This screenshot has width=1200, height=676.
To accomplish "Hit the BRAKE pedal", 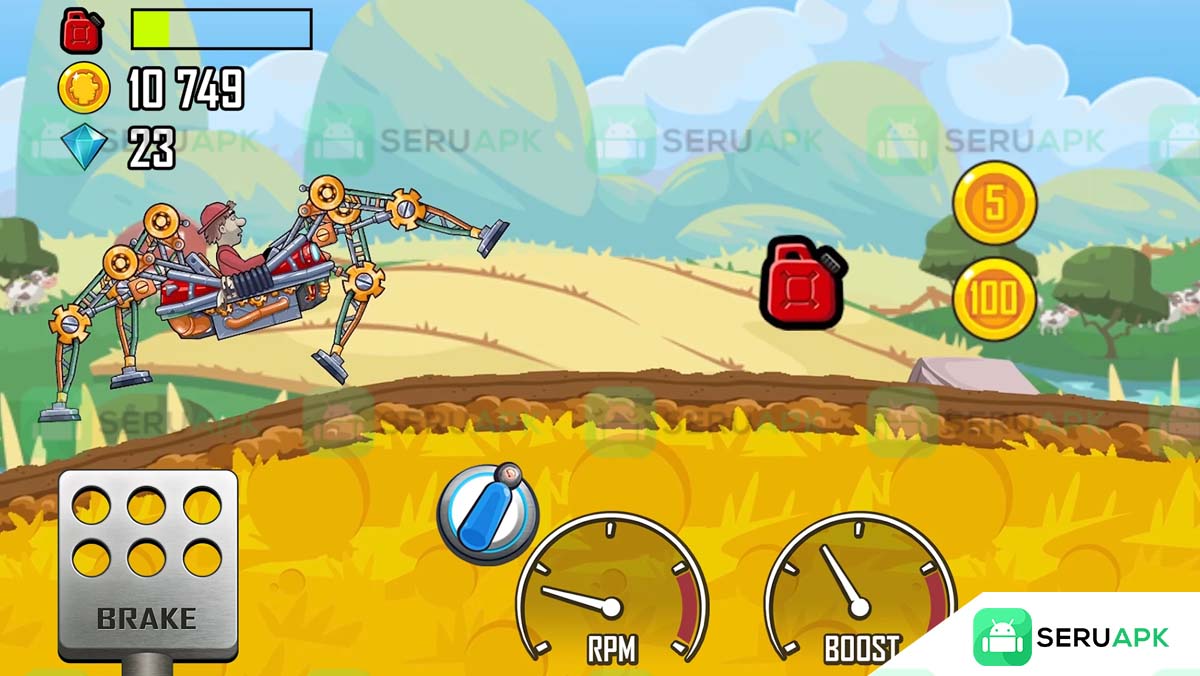I will (148, 565).
